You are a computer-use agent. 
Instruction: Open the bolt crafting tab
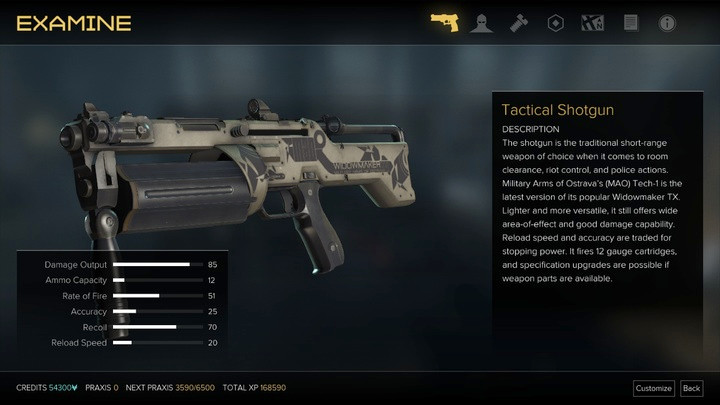(x=519, y=22)
